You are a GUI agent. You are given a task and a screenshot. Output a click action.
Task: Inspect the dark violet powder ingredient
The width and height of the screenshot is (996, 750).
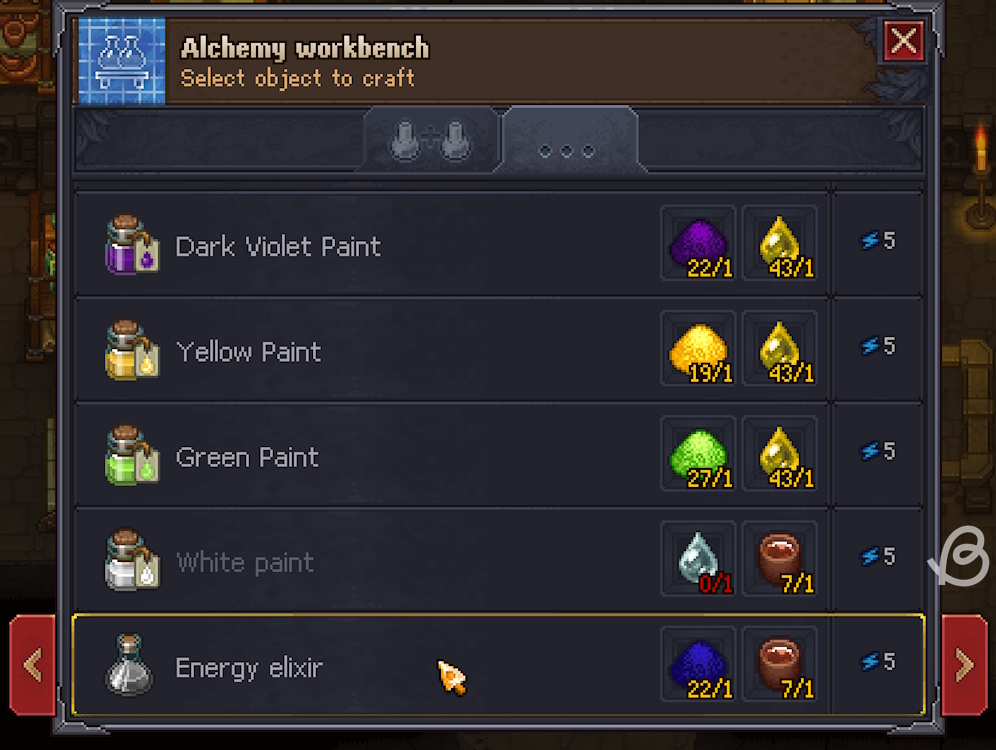tap(698, 243)
